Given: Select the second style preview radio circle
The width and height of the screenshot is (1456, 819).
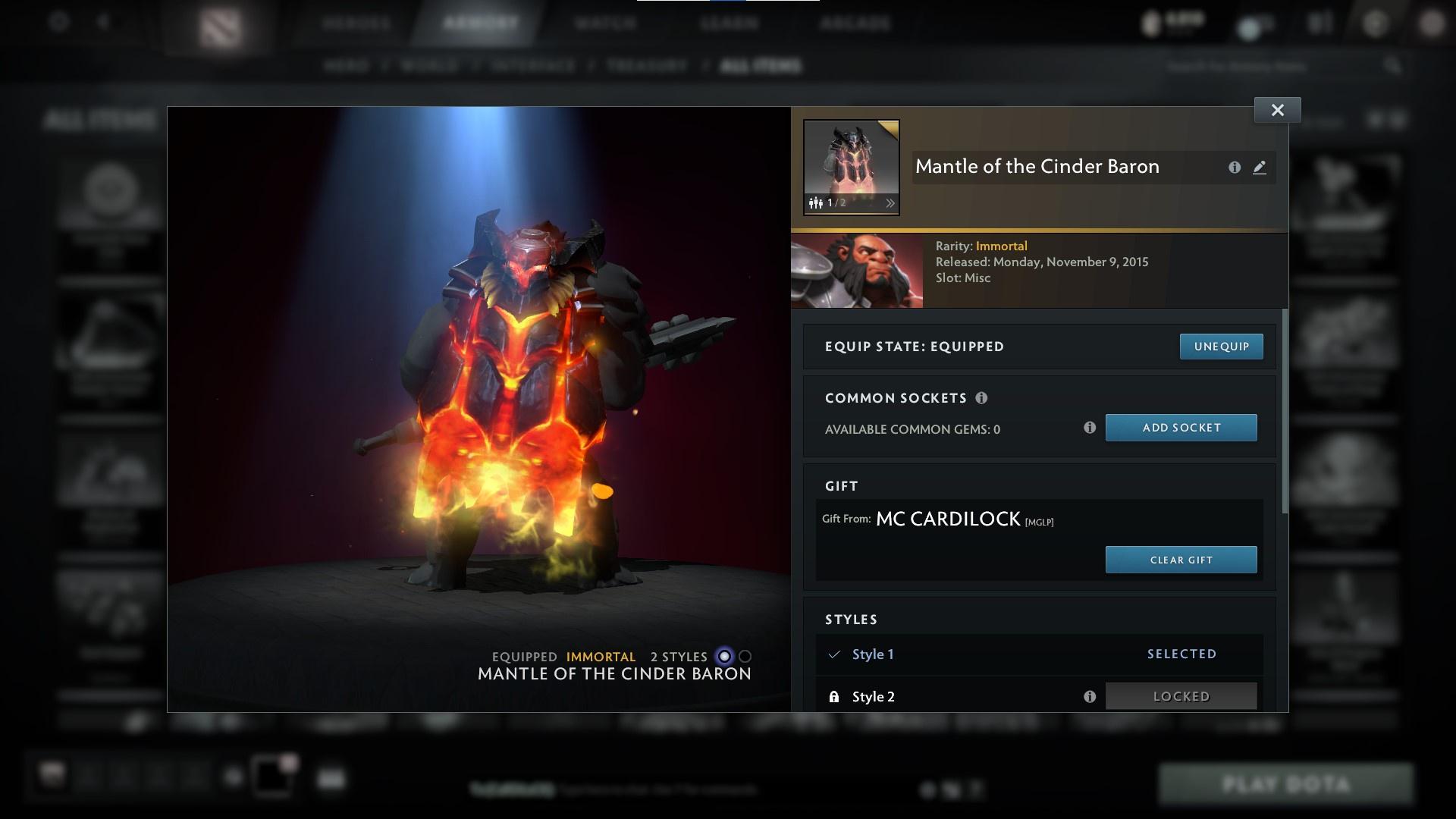Looking at the screenshot, I should tap(746, 657).
